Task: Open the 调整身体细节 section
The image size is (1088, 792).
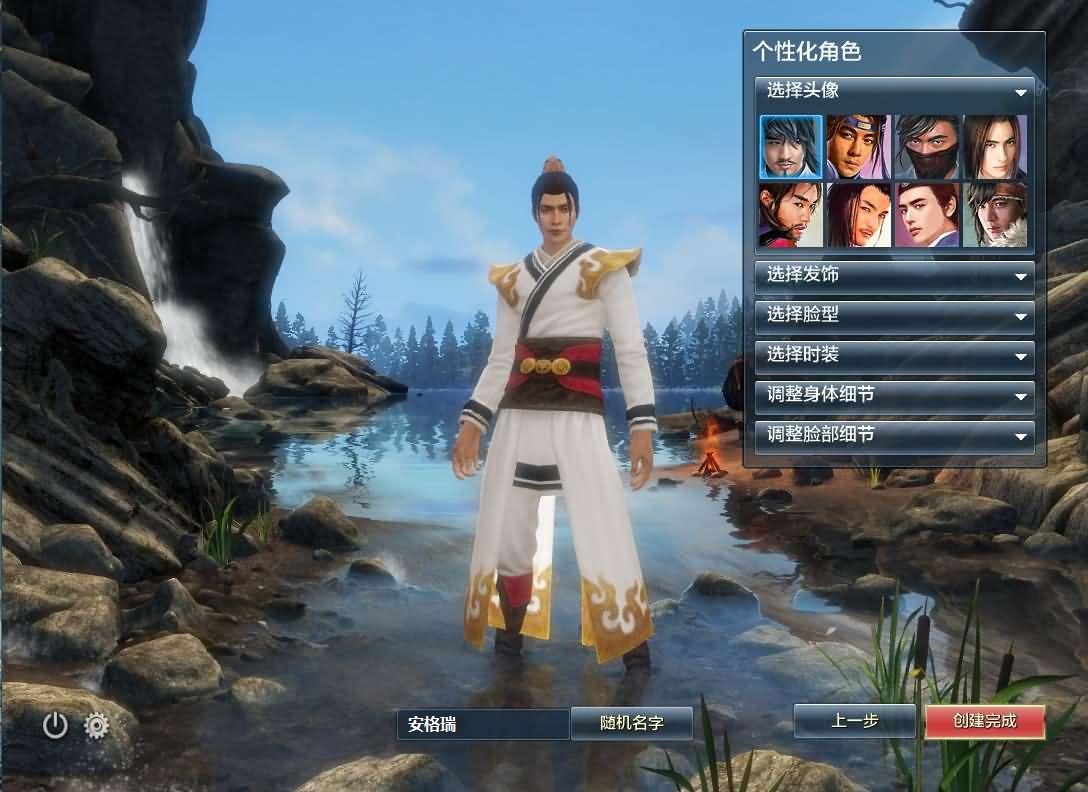Action: pos(895,395)
